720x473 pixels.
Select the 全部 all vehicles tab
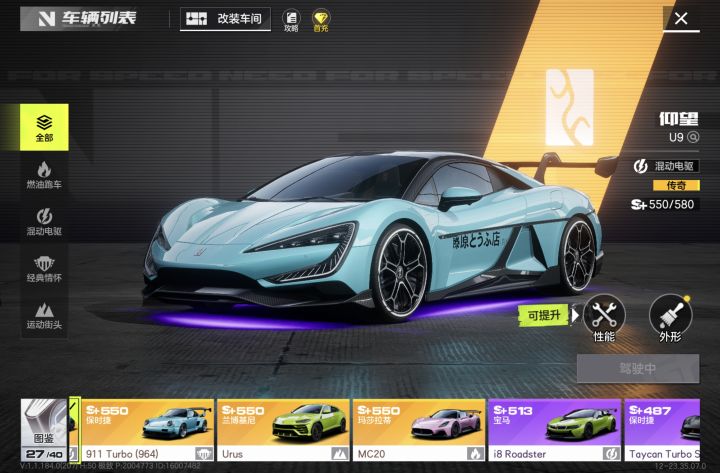coord(44,127)
